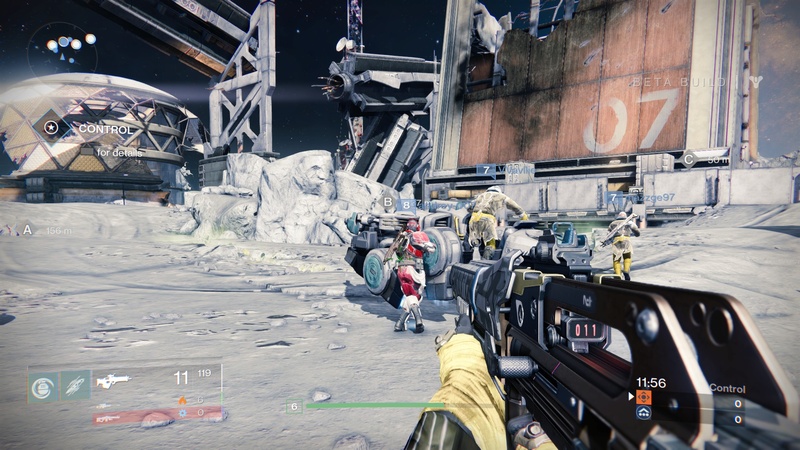Switch to the red heavy weapon slot

[108, 413]
